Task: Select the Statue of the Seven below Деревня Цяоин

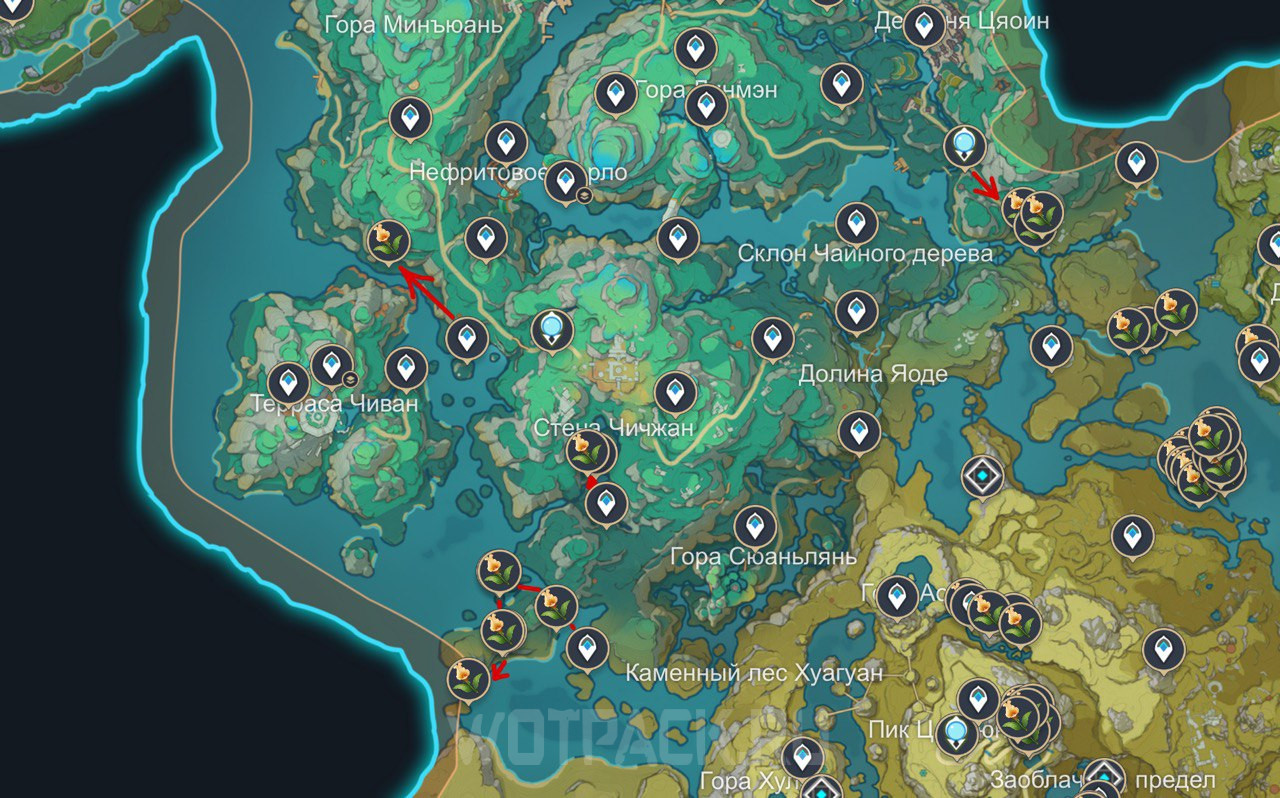Action: coord(964,146)
